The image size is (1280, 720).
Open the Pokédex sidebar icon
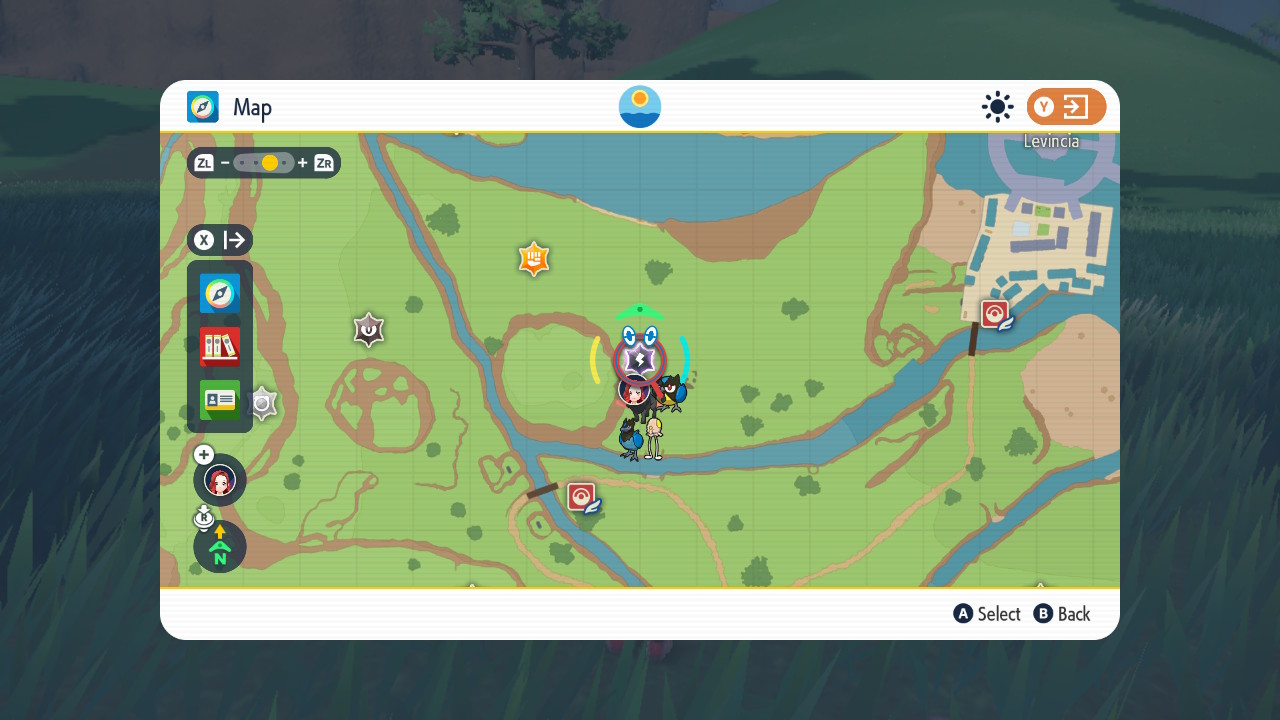(x=219, y=347)
